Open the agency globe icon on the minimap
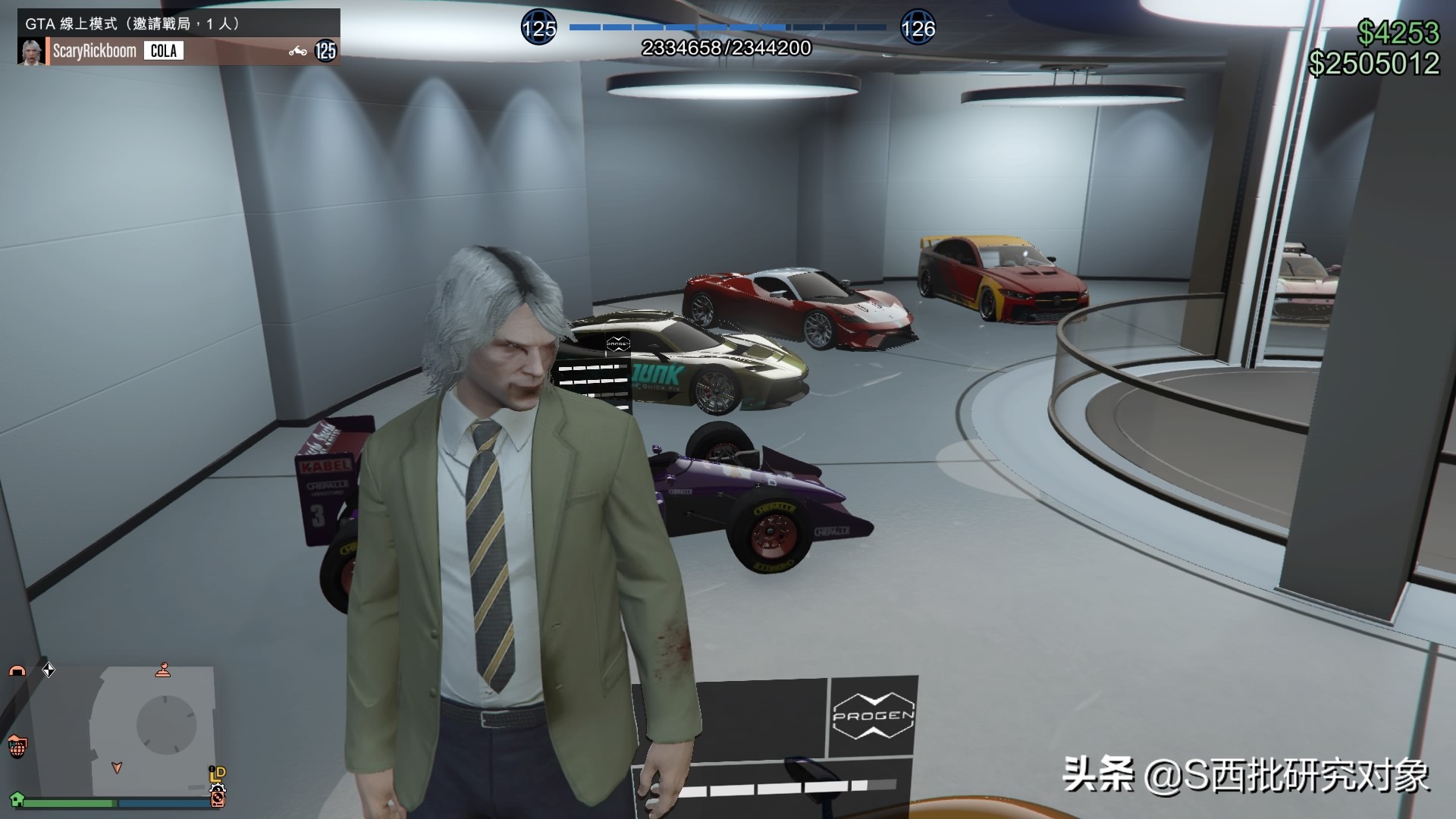1456x819 pixels. [17, 746]
